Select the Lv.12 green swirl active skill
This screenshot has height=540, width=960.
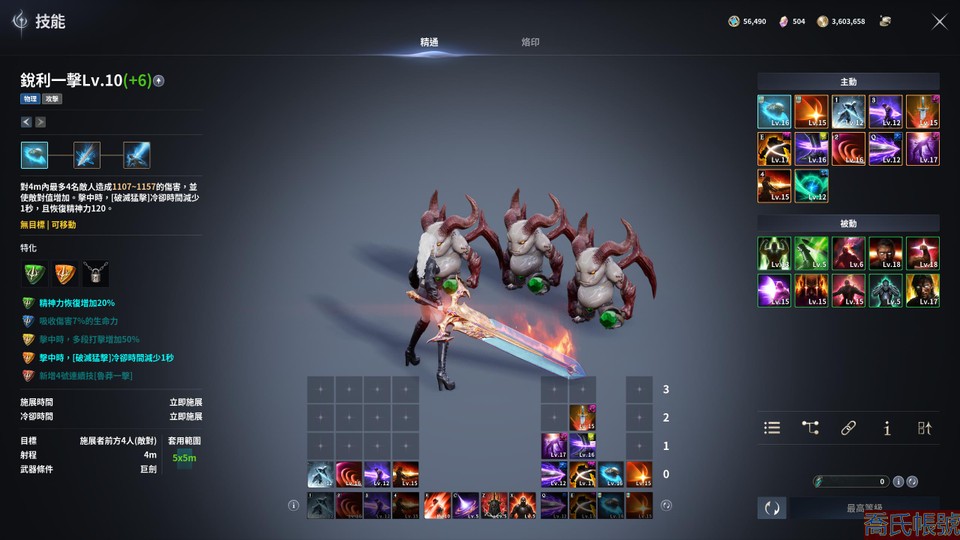(x=811, y=186)
